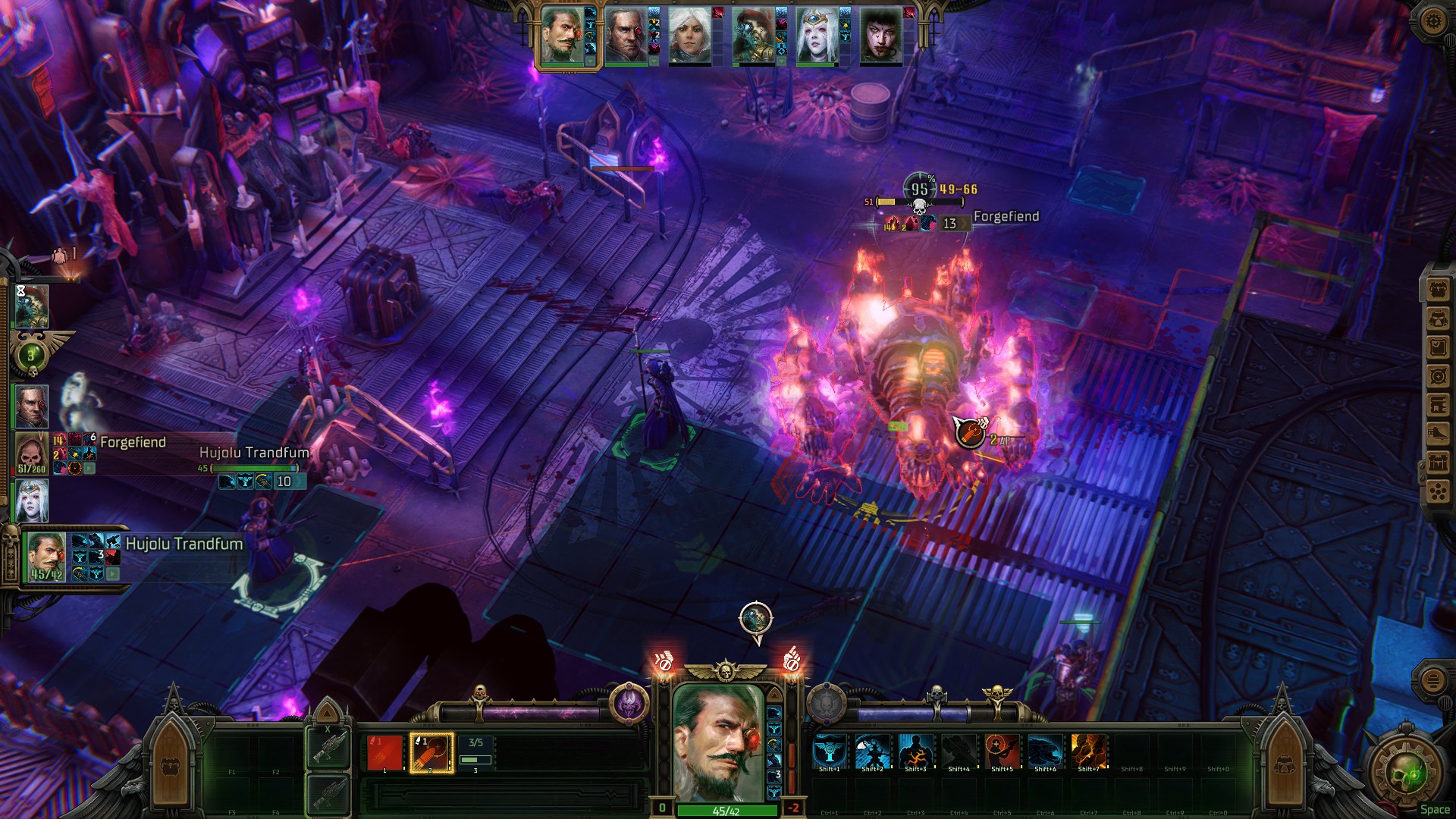Open the inventory chest icon

click(x=1438, y=289)
